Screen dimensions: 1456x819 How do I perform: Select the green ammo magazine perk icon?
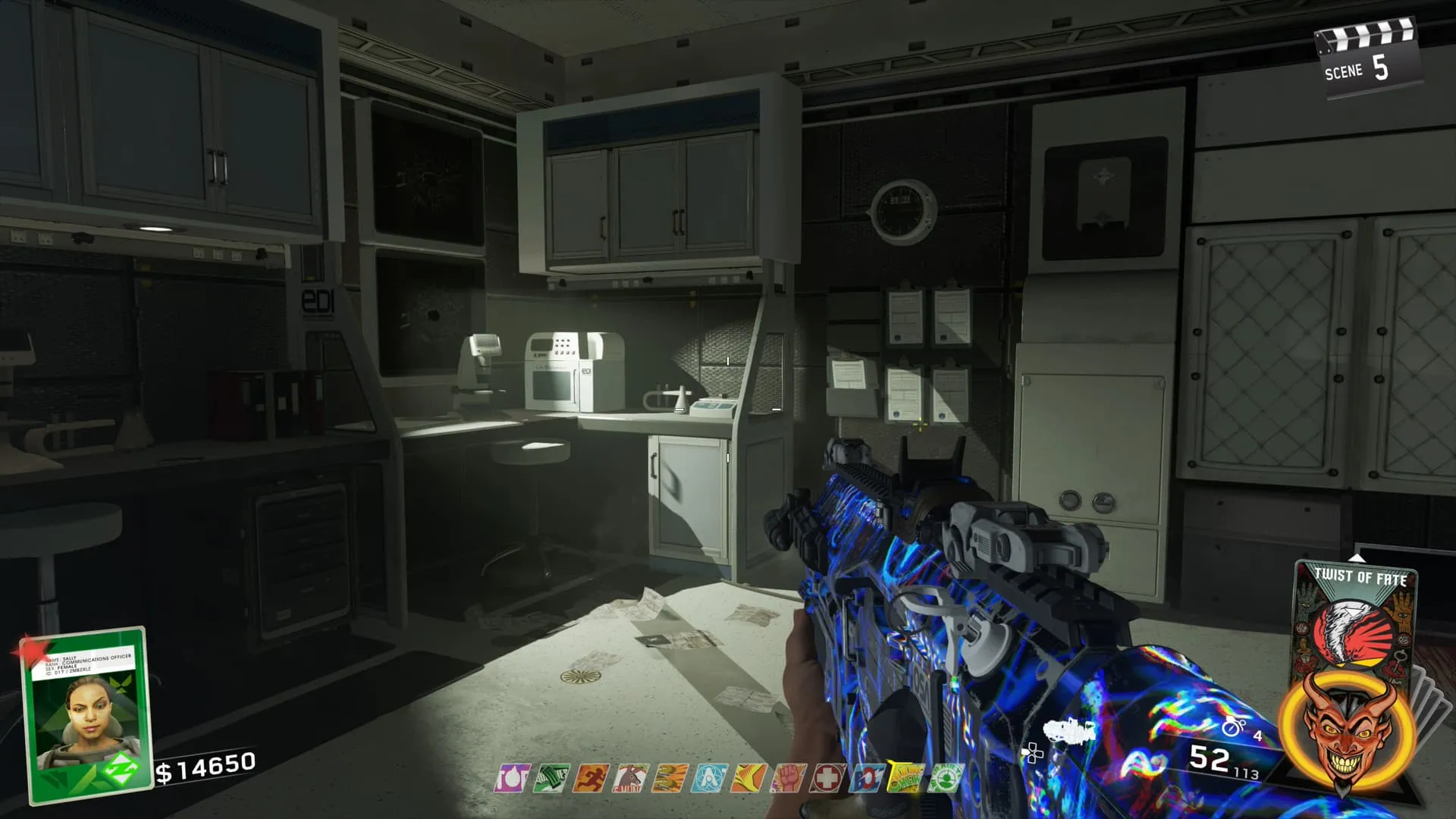coord(551,778)
